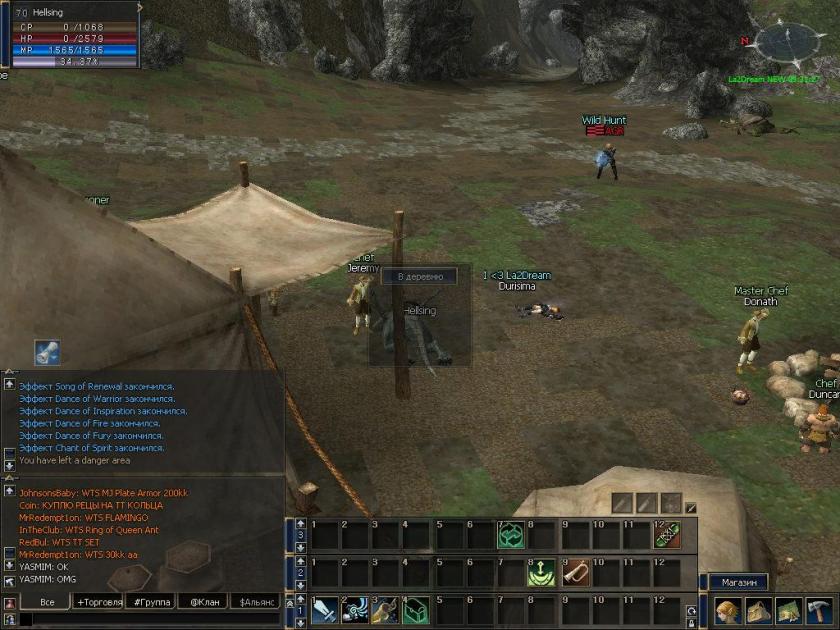Expand the Hellsing status window arrow
The width and height of the screenshot is (840, 630).
(x=139, y=7)
